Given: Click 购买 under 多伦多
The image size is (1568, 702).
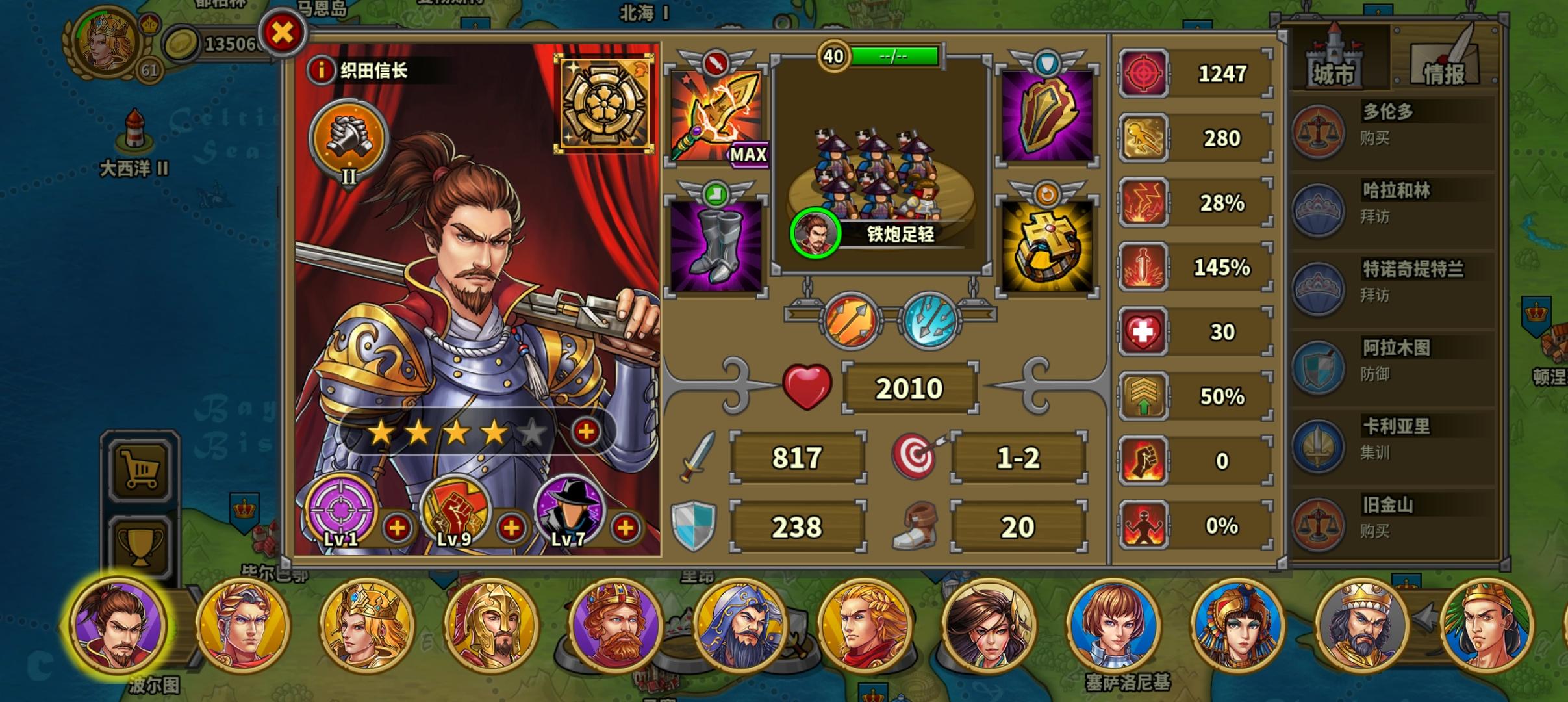Looking at the screenshot, I should pyautogui.click(x=1374, y=138).
